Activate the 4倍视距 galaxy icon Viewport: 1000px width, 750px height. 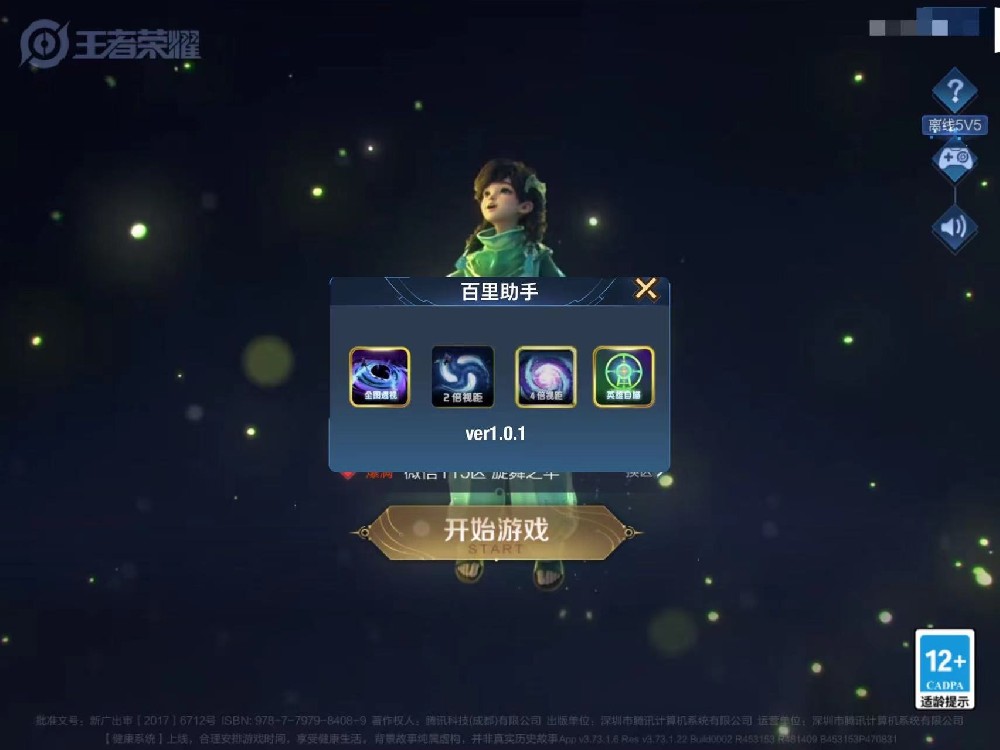pyautogui.click(x=545, y=377)
